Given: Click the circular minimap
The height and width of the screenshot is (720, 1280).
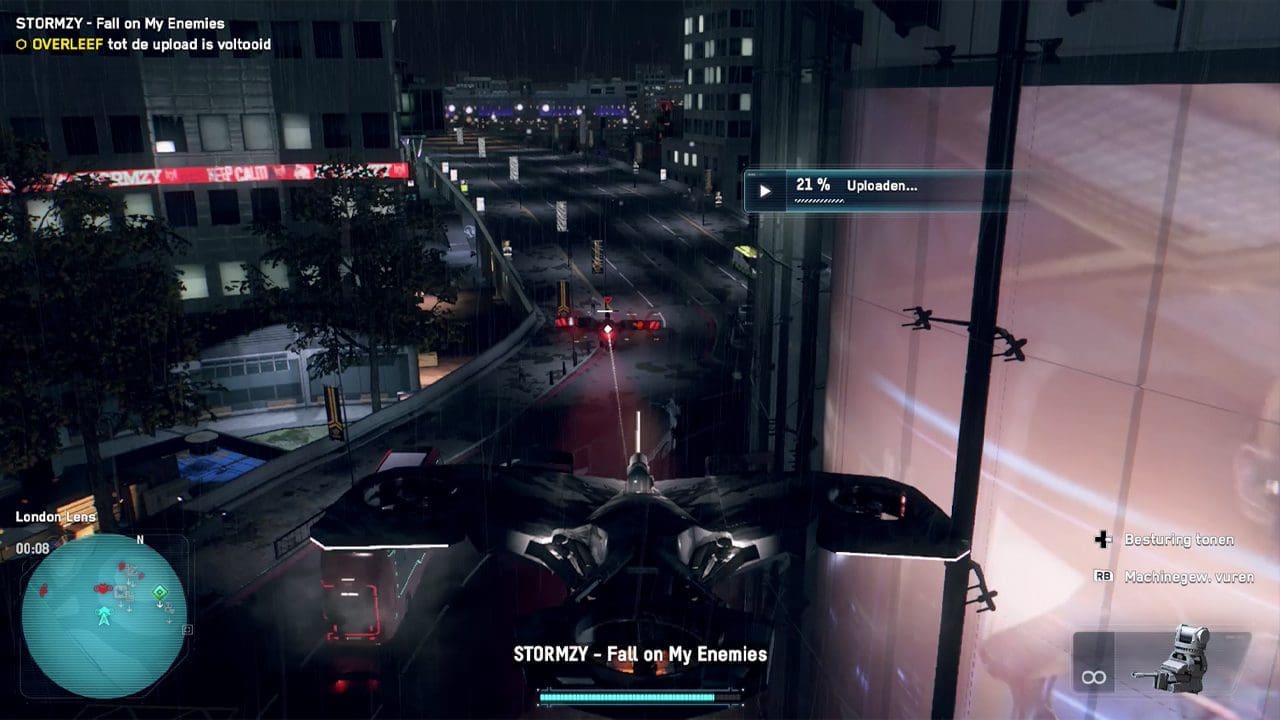Looking at the screenshot, I should [x=104, y=616].
